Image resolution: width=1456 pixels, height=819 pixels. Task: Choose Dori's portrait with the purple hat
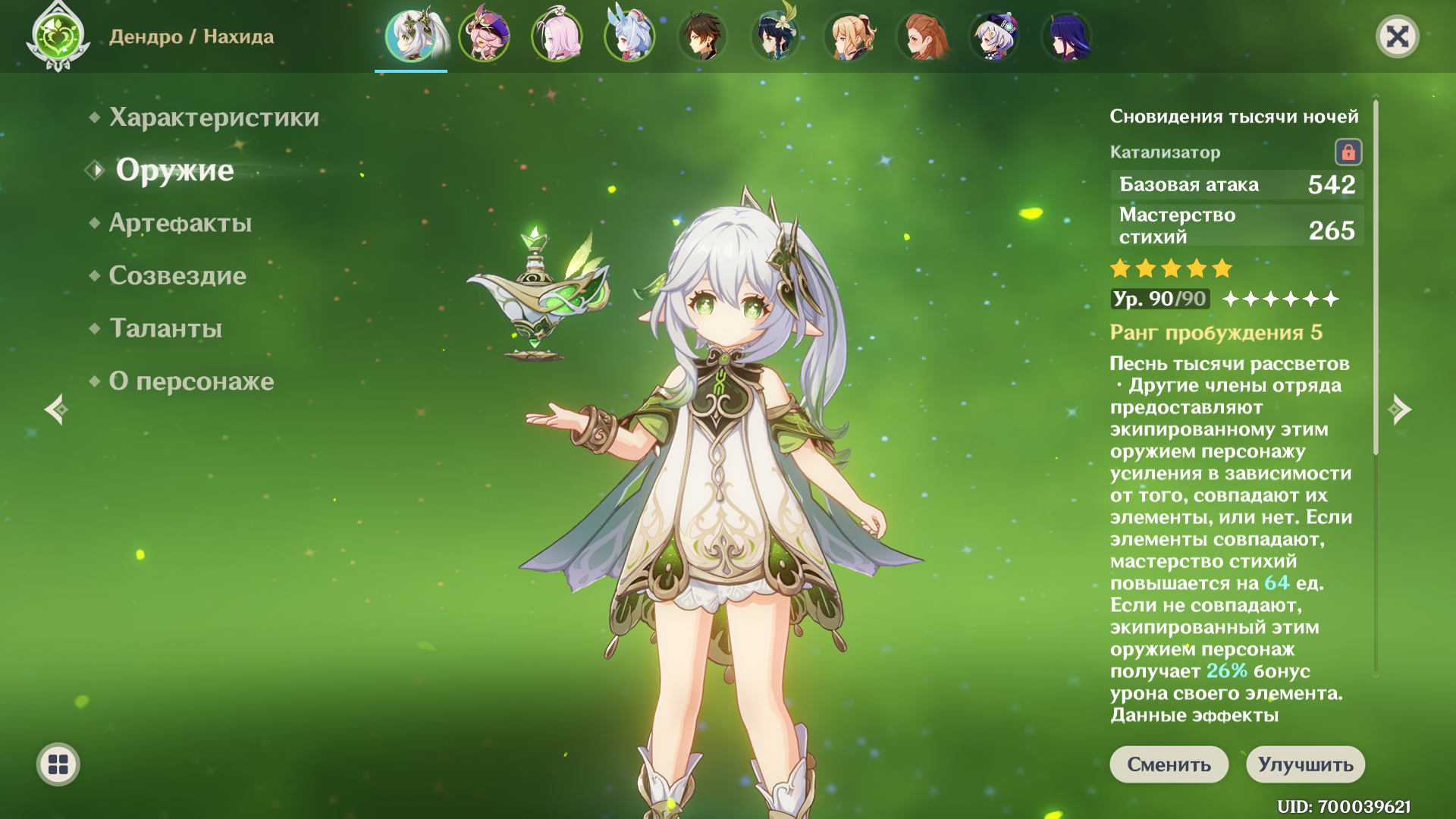484,36
